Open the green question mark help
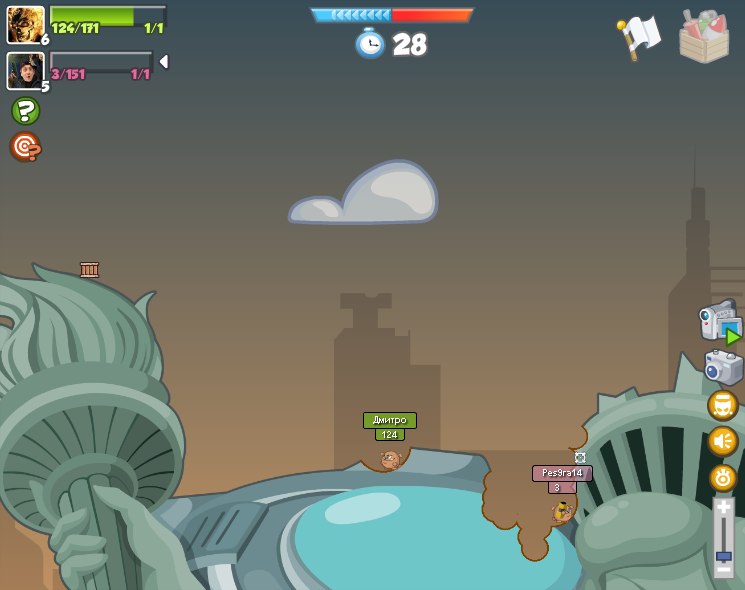 25,110
